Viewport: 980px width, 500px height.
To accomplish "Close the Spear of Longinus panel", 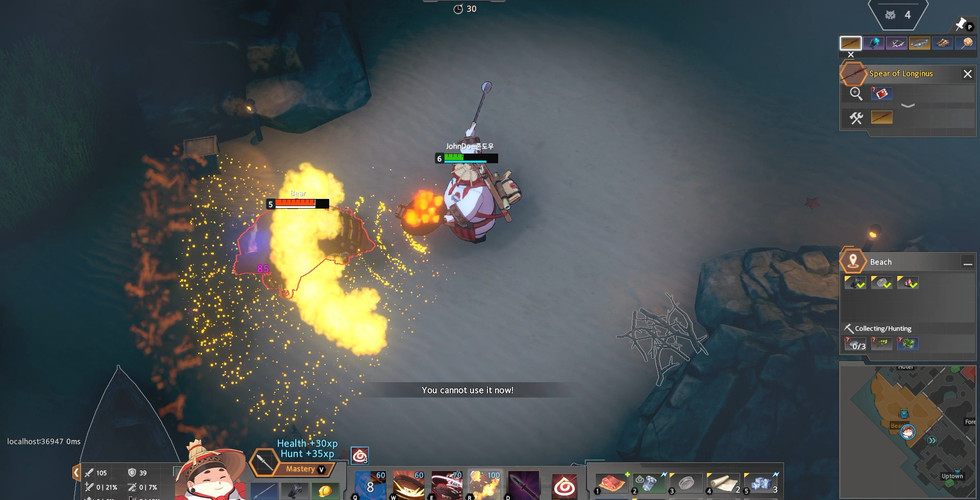I will (x=967, y=74).
